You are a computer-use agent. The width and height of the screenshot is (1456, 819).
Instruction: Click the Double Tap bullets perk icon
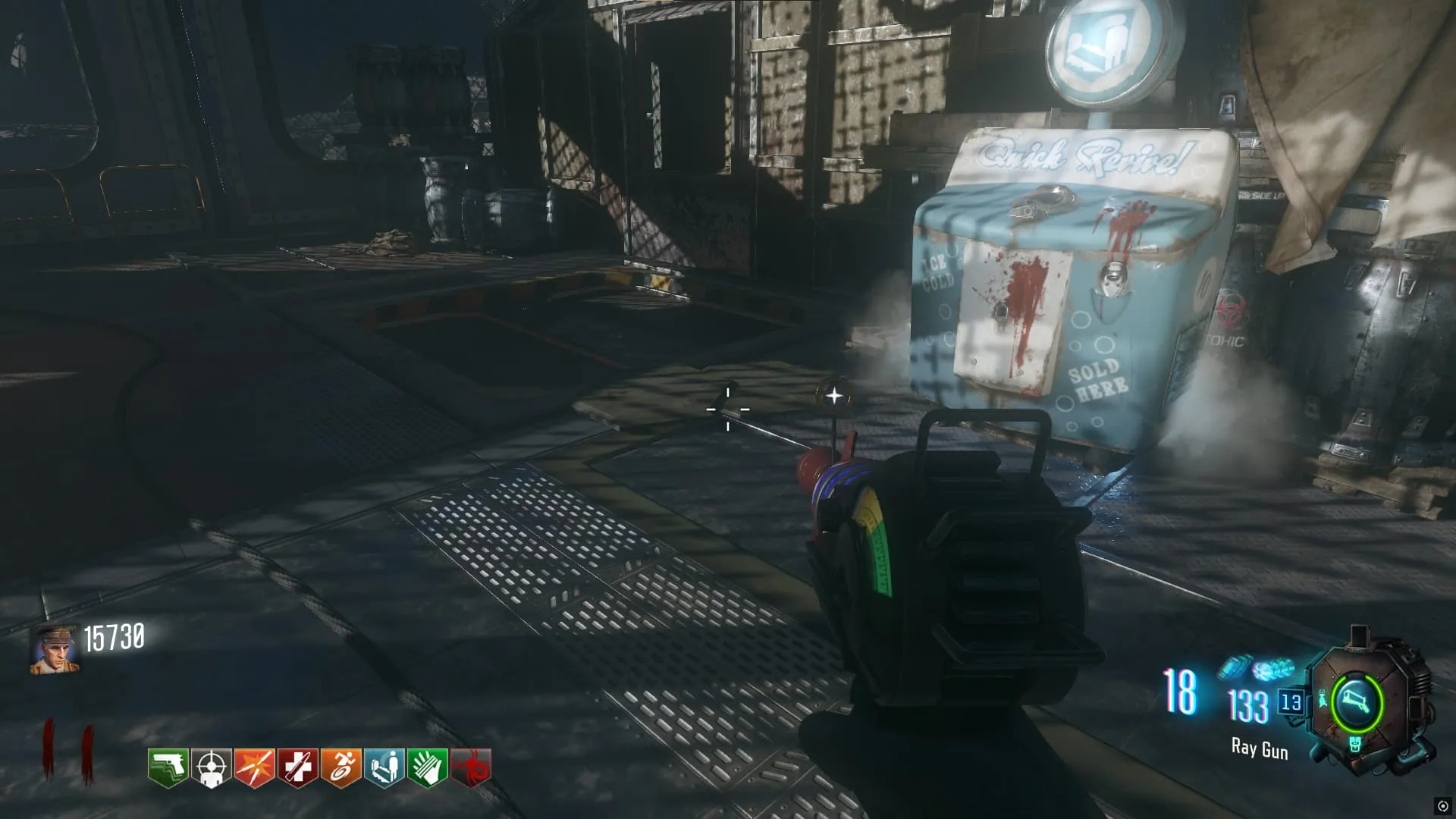point(254,767)
